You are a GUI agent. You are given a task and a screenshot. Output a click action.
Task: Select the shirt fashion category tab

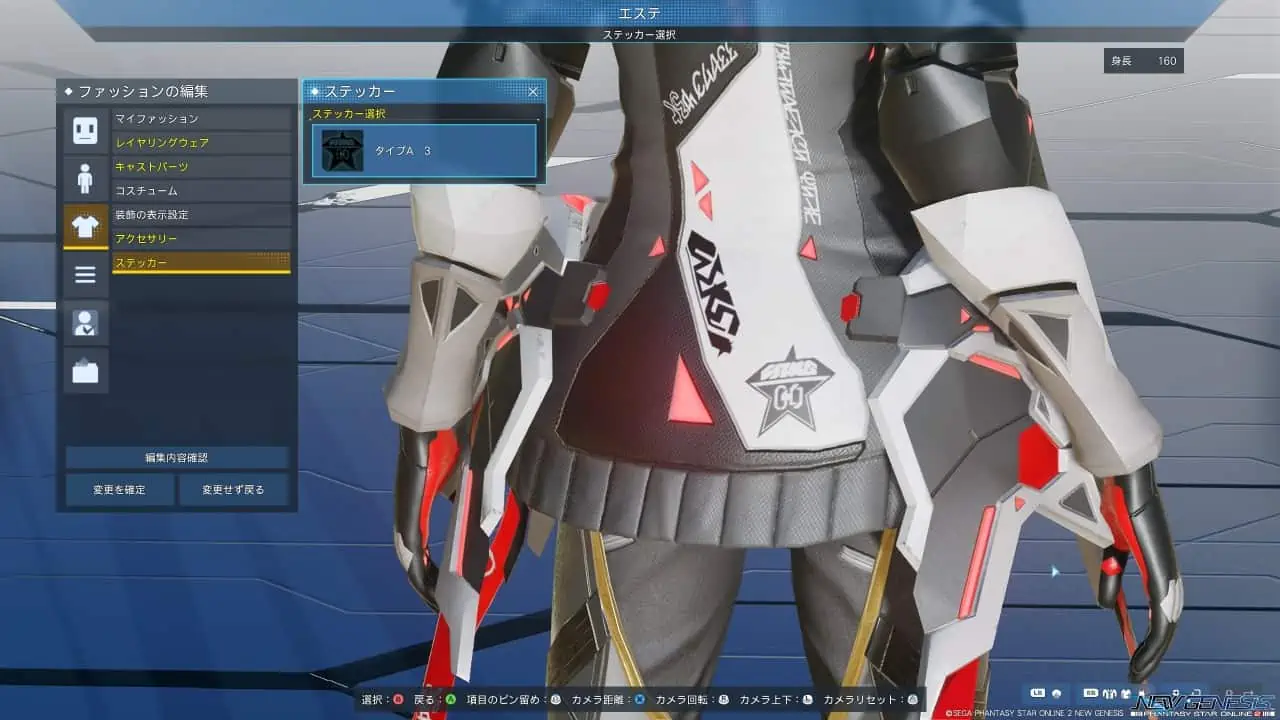pyautogui.click(x=85, y=227)
